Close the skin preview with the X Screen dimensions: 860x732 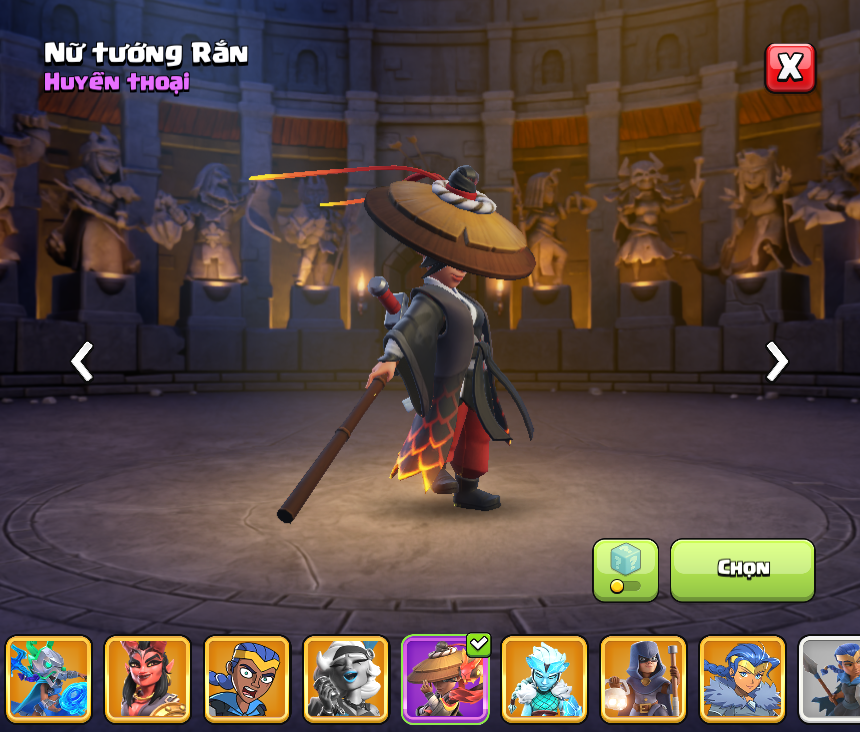(x=790, y=68)
